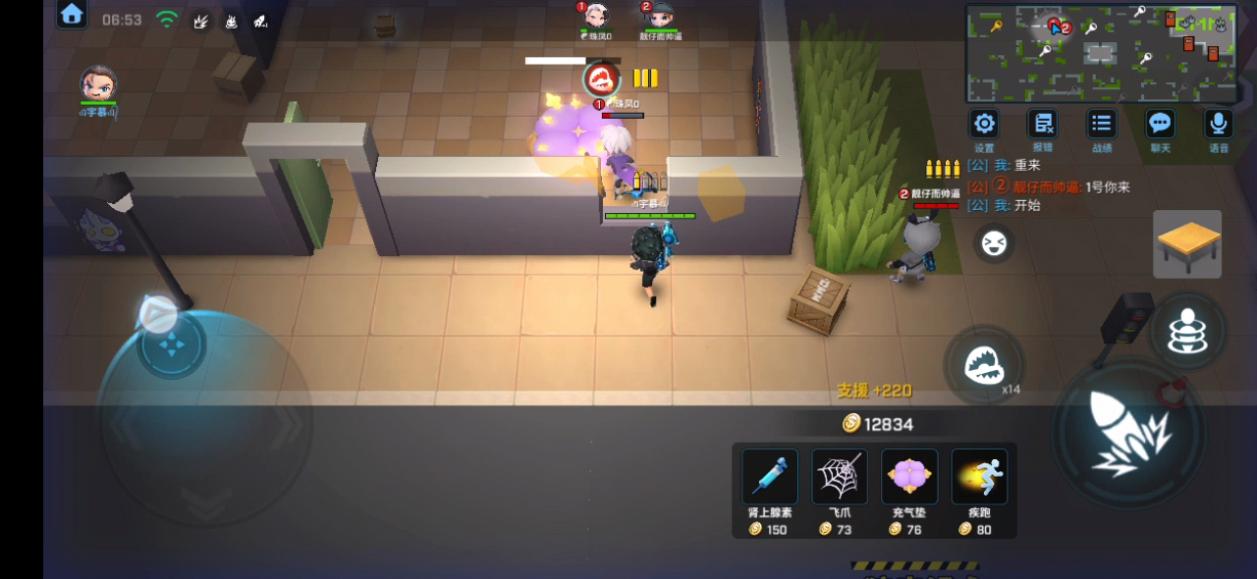The width and height of the screenshot is (1257, 579).
Task: Tap the home button
Action: click(x=71, y=14)
